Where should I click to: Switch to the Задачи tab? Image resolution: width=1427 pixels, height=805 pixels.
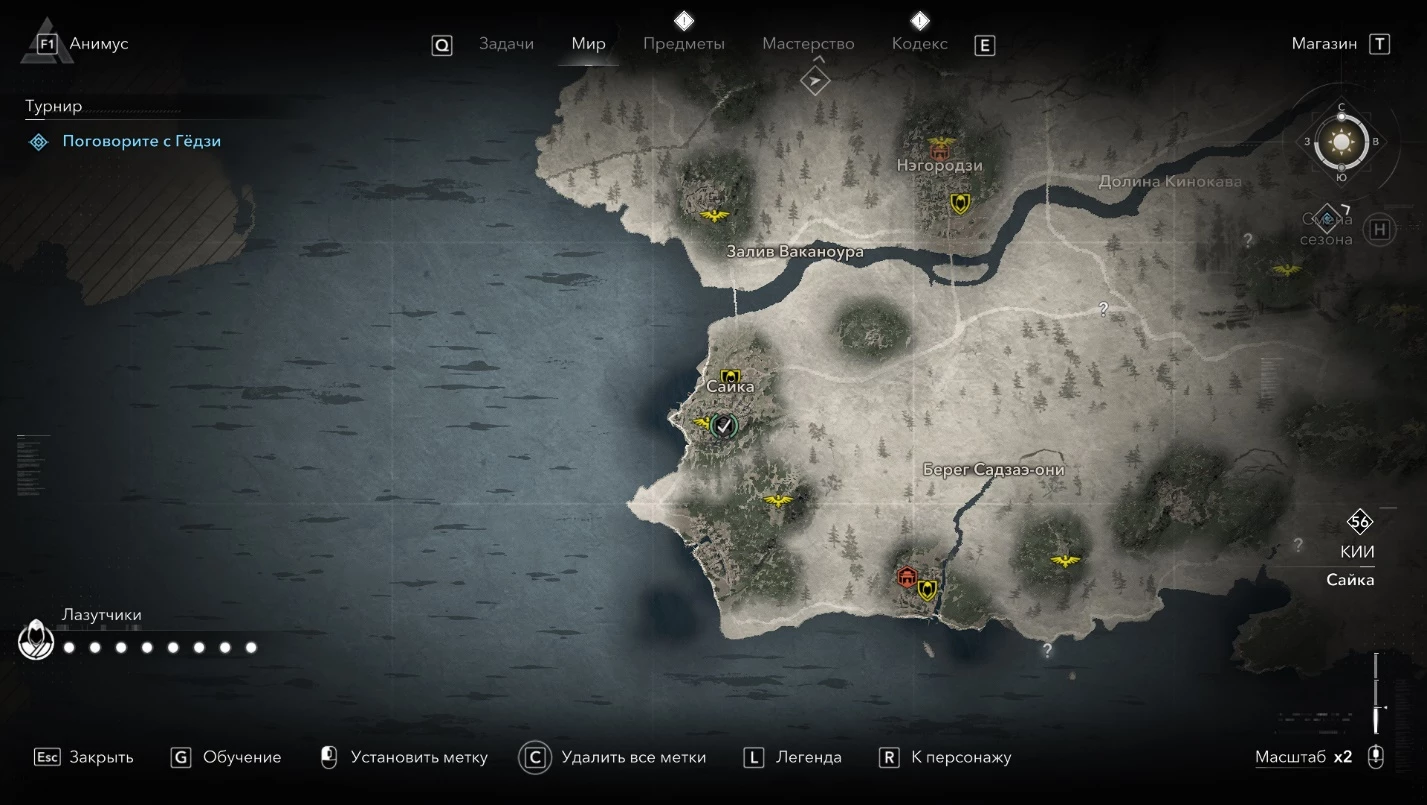point(506,44)
